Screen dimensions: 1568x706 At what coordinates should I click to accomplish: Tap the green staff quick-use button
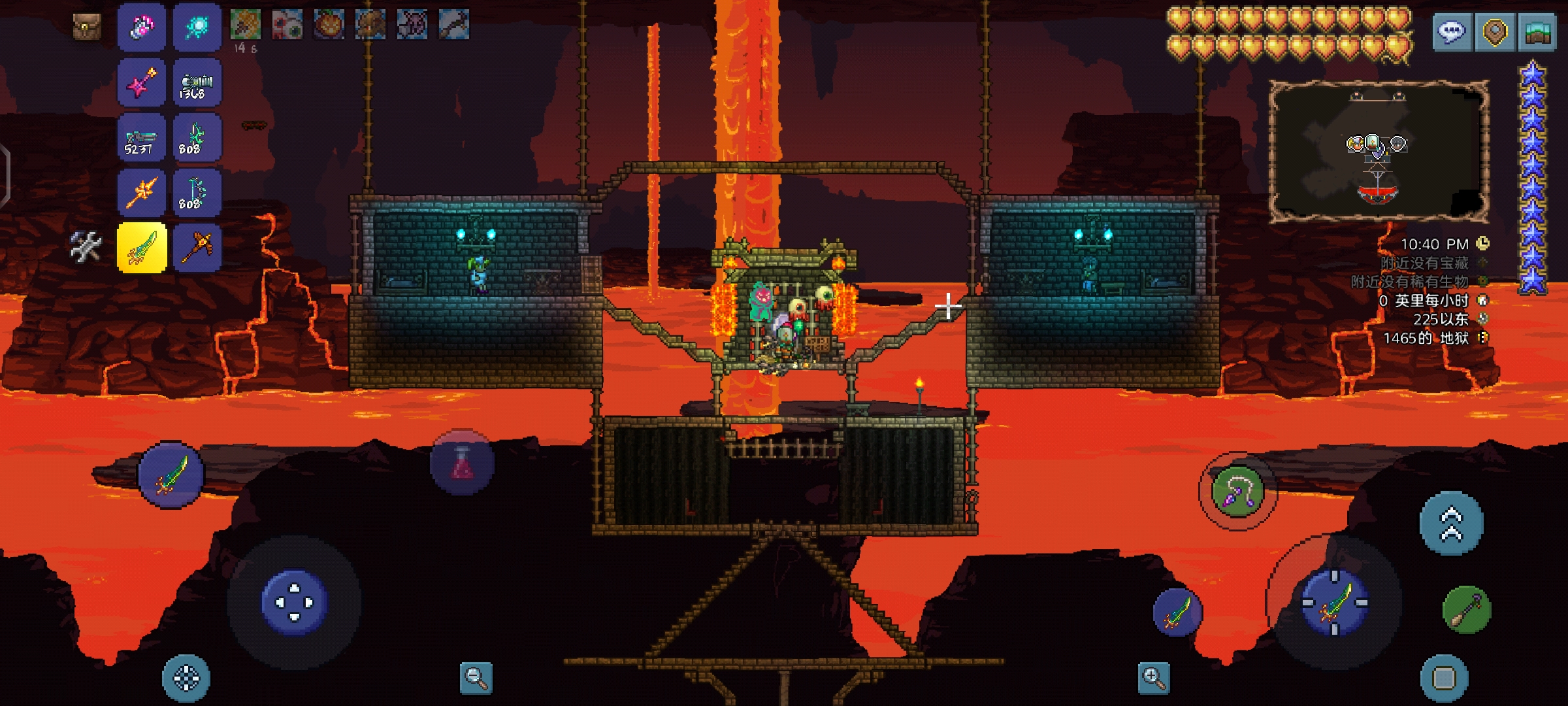point(1467,610)
